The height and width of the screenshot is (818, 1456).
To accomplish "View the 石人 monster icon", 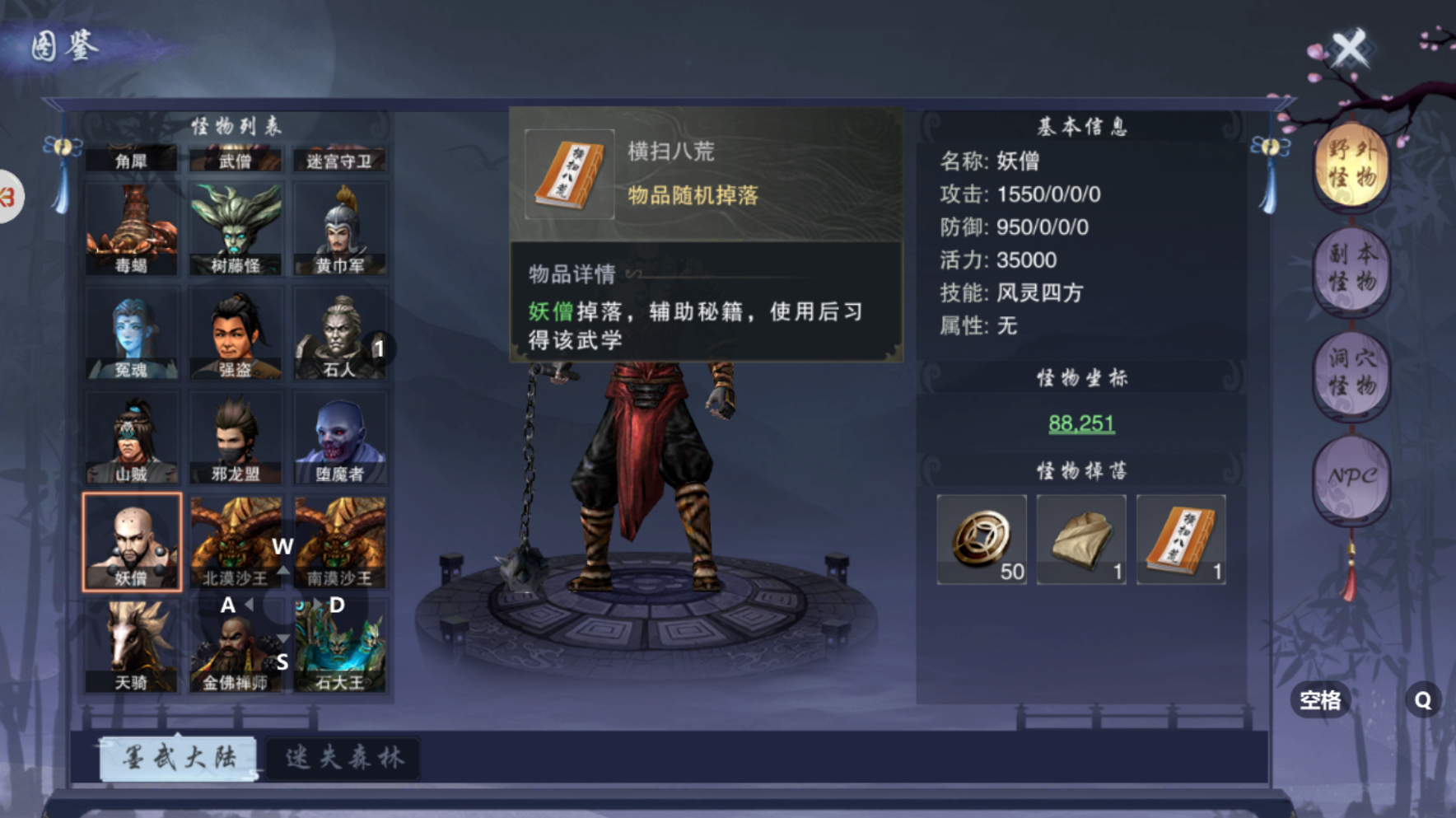I will point(341,332).
